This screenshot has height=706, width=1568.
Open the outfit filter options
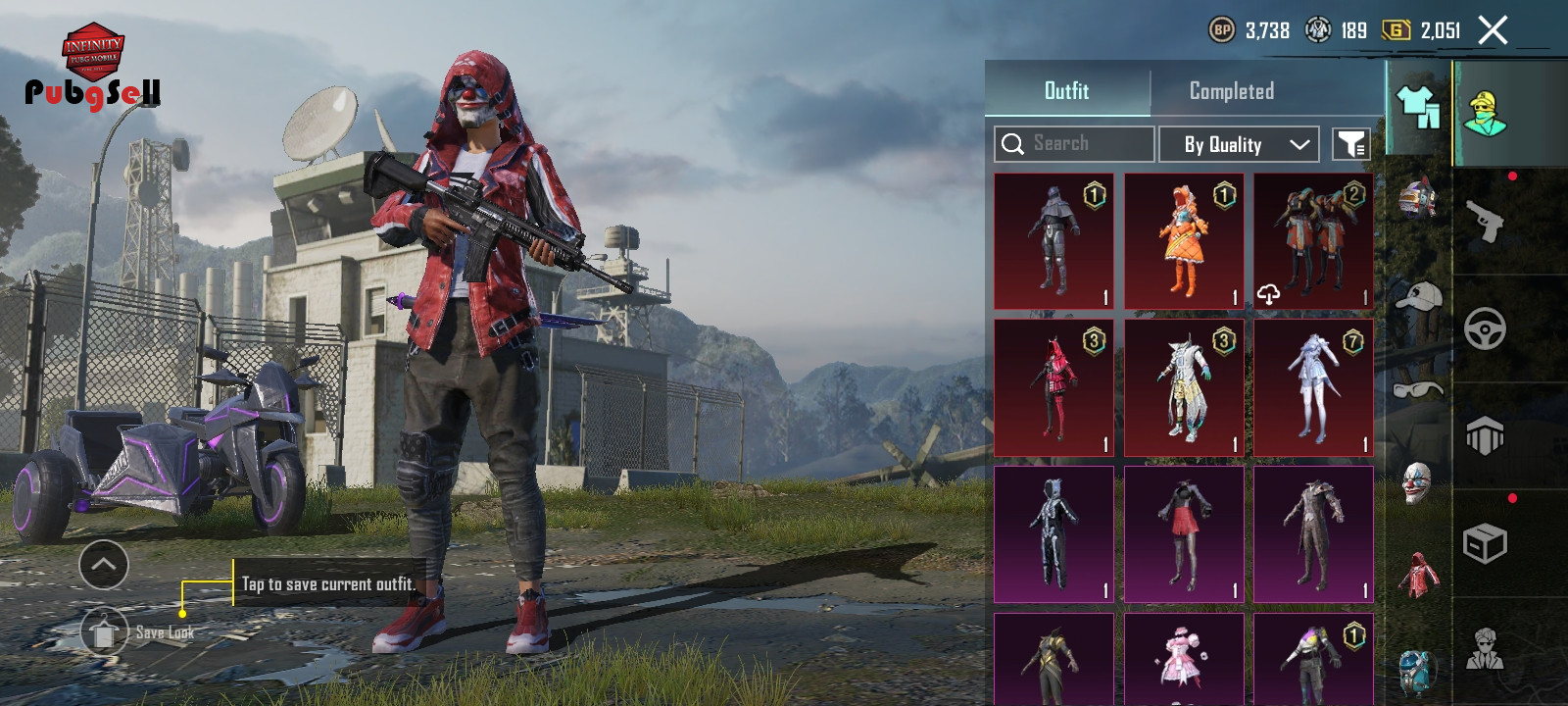coord(1351,144)
